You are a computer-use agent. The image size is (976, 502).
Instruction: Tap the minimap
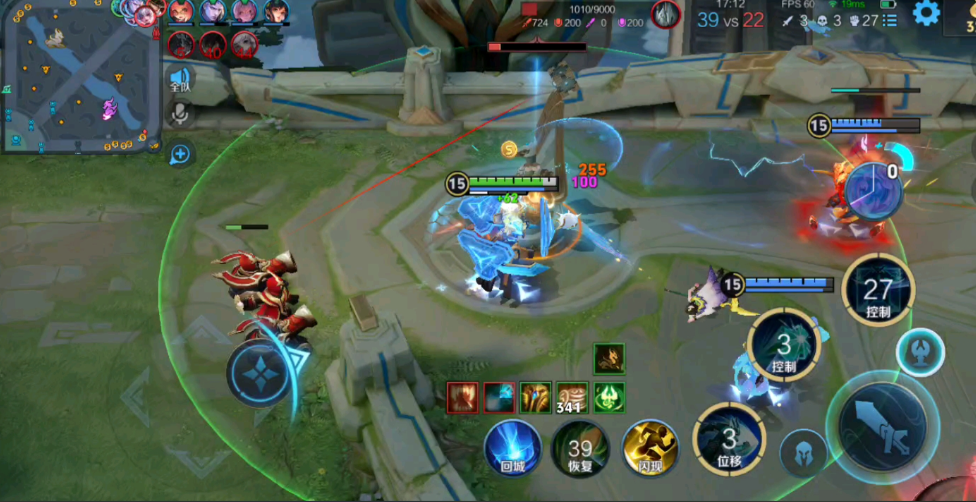pos(81,77)
